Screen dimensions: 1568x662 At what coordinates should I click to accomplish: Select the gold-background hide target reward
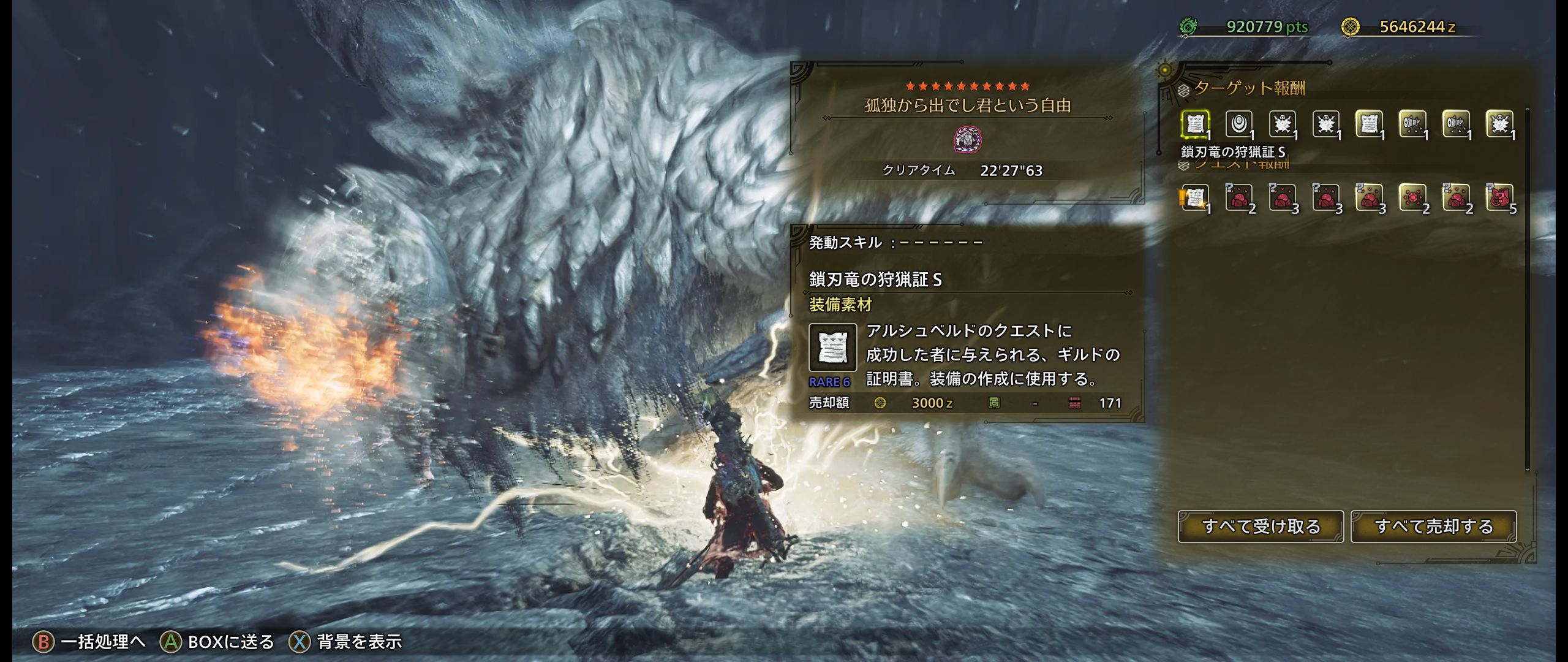[1499, 124]
